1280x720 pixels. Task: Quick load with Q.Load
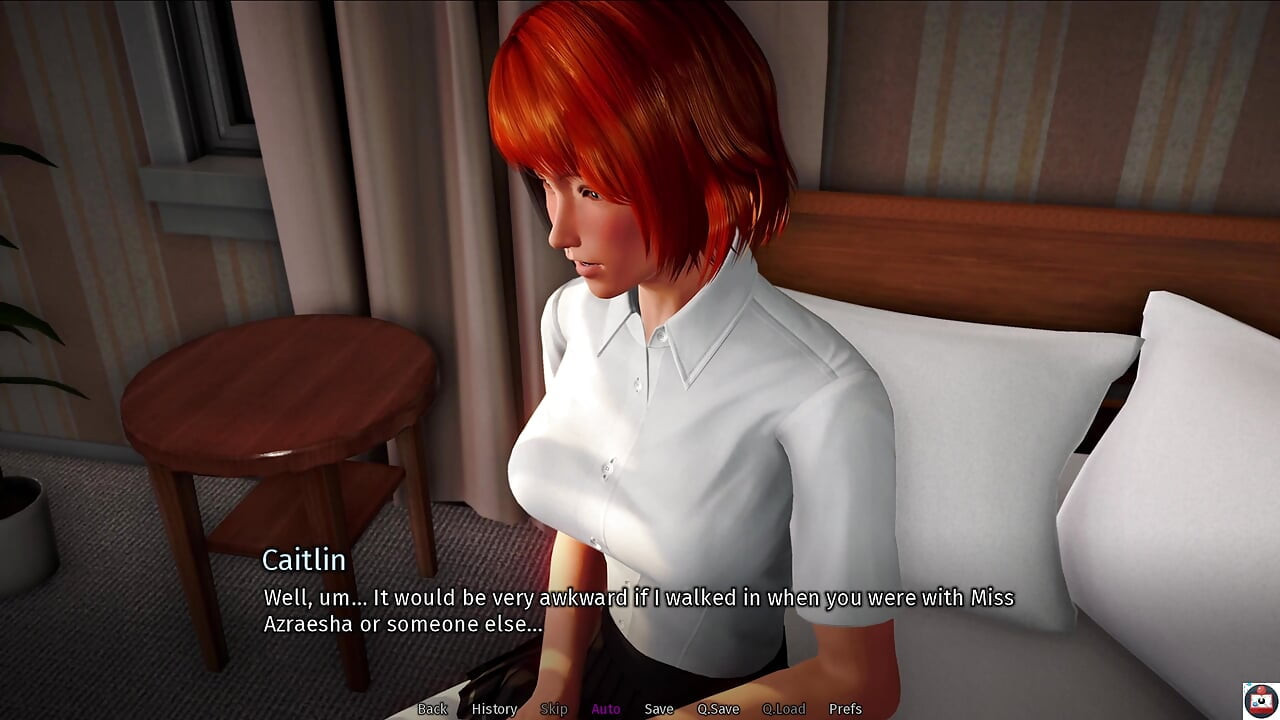coord(783,709)
